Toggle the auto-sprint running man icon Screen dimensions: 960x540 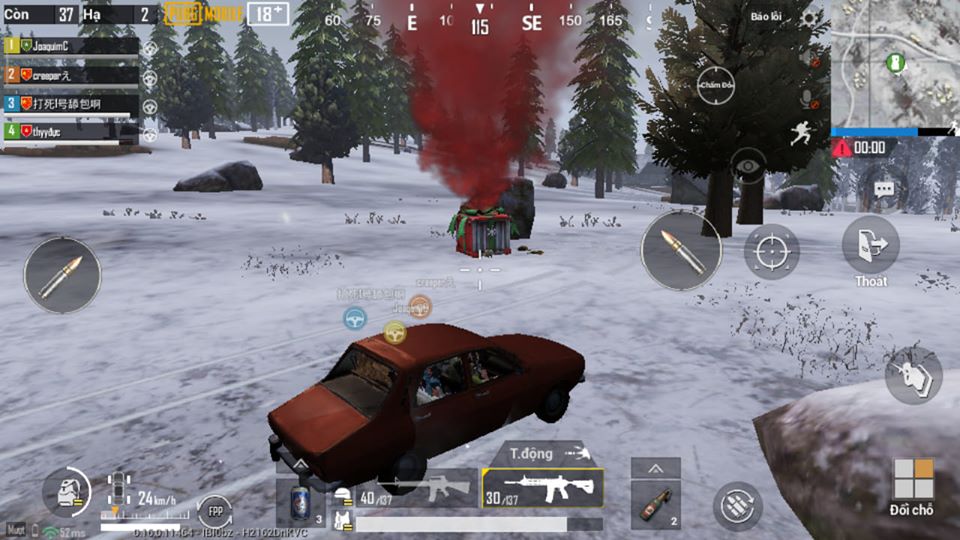[x=800, y=133]
